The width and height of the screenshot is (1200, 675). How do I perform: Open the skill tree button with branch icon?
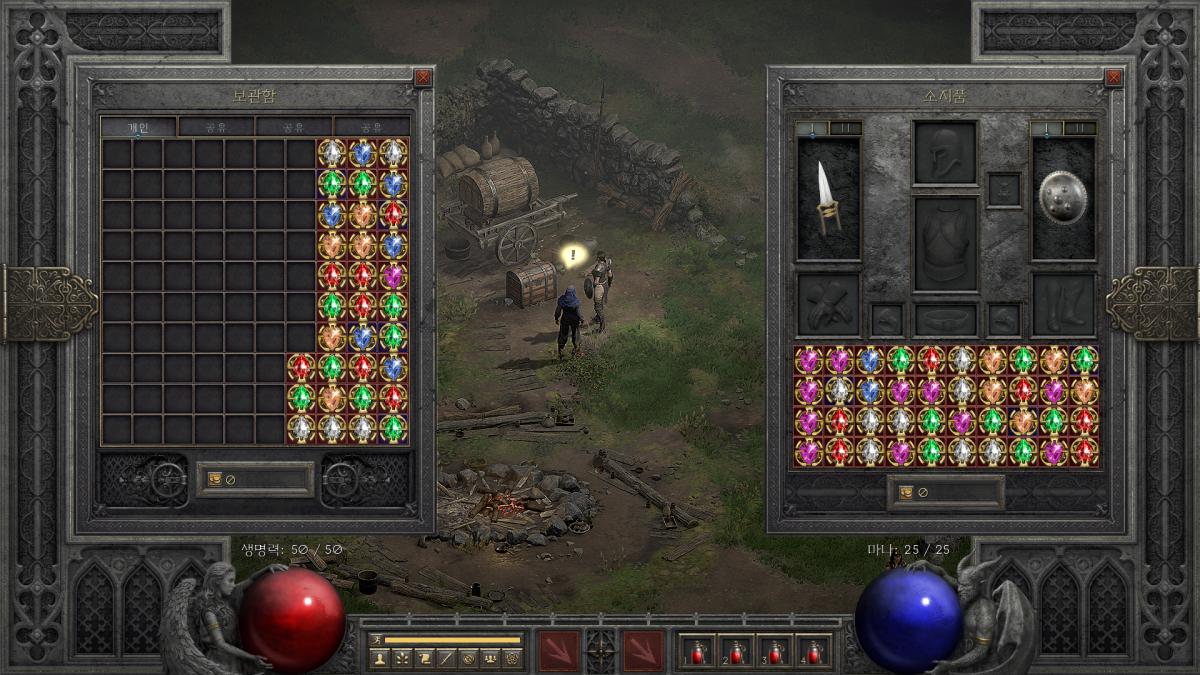point(401,658)
